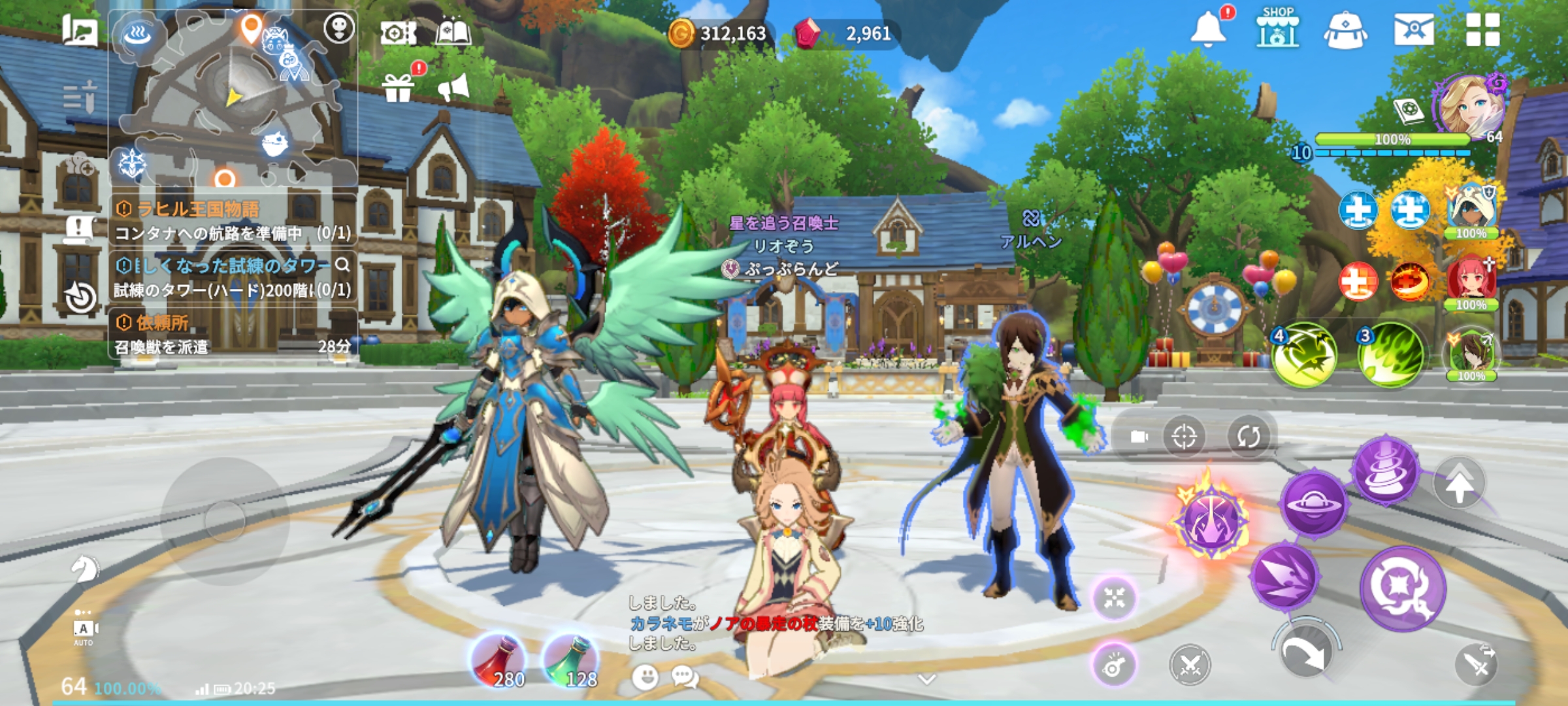Claim rewards from the gift box icon
The width and height of the screenshot is (1568, 706).
398,88
